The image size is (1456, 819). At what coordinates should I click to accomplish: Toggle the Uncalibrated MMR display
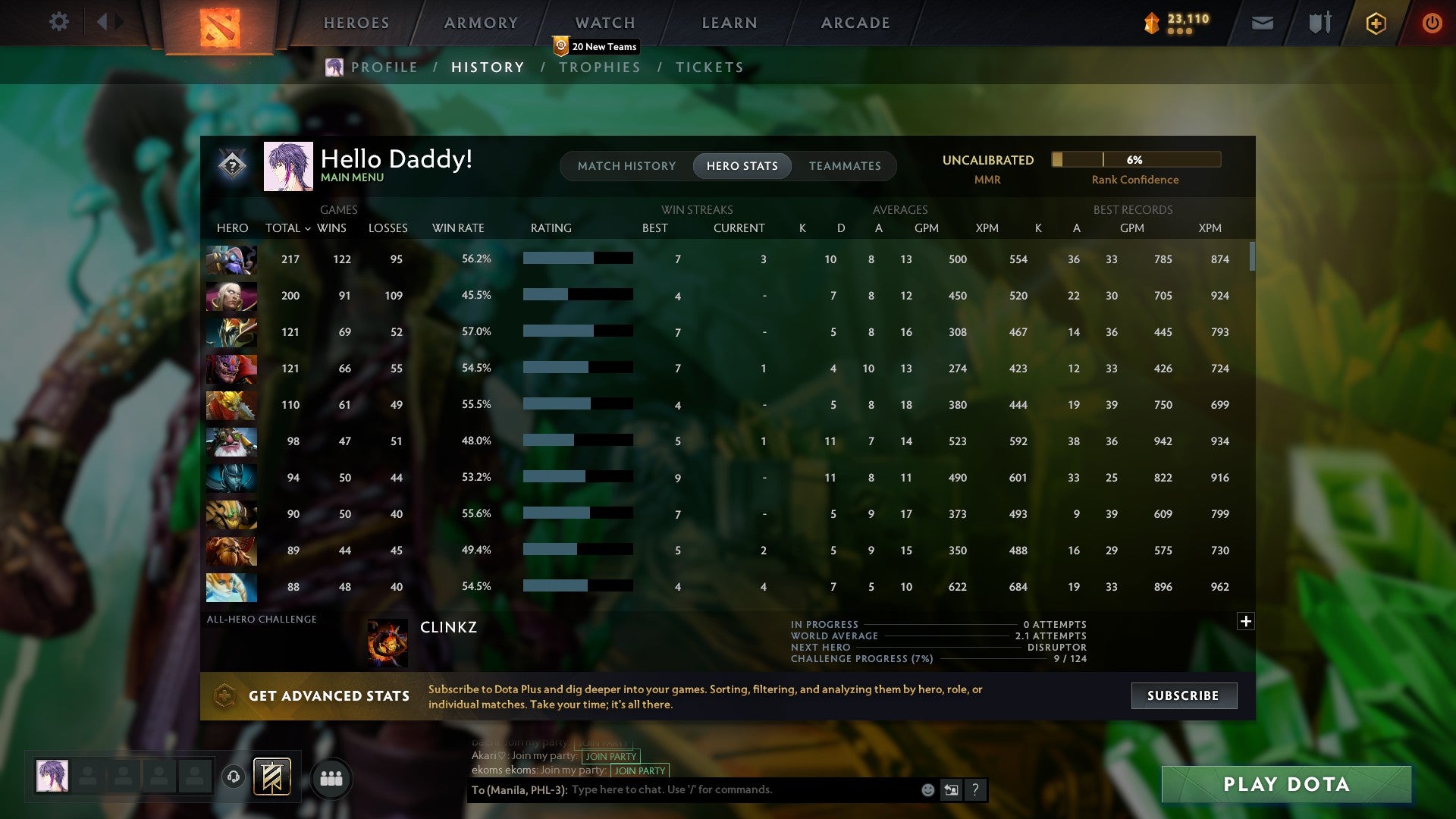pos(987,160)
